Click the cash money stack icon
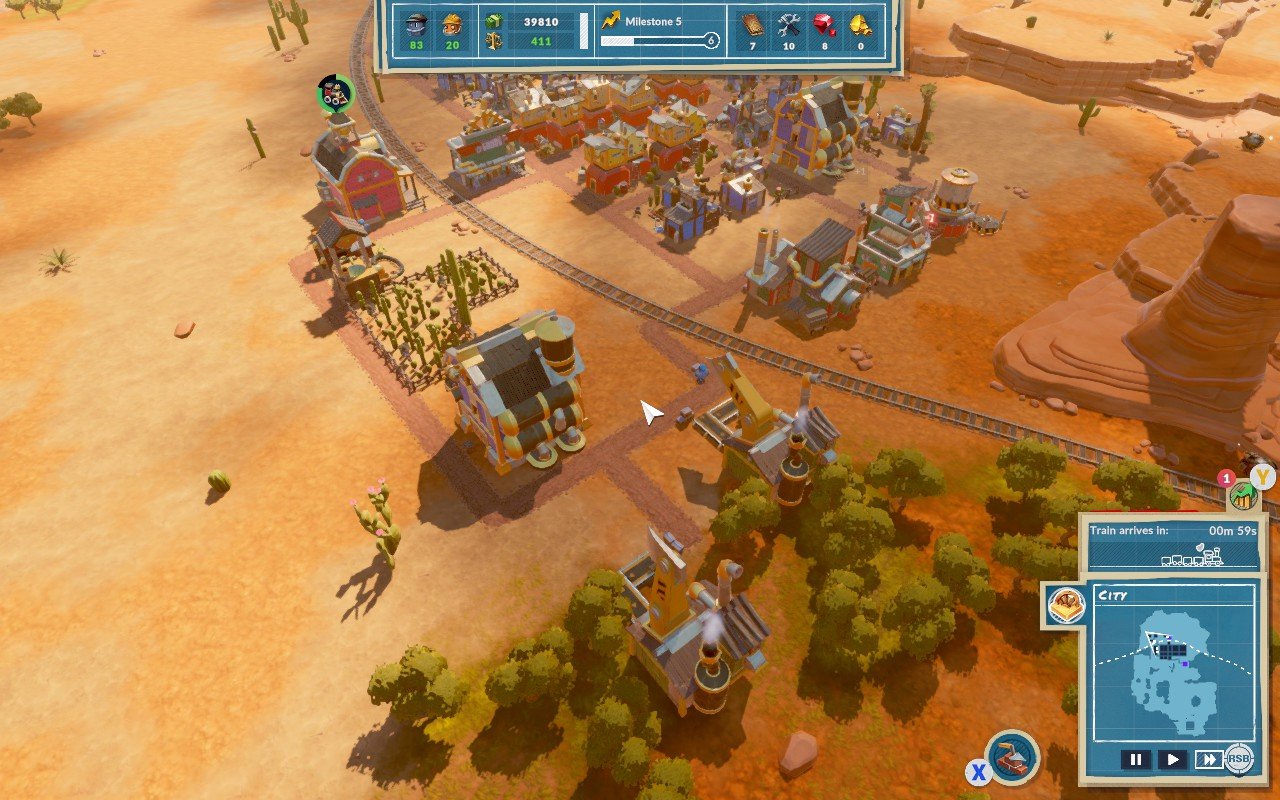The image size is (1280, 800). [x=493, y=21]
